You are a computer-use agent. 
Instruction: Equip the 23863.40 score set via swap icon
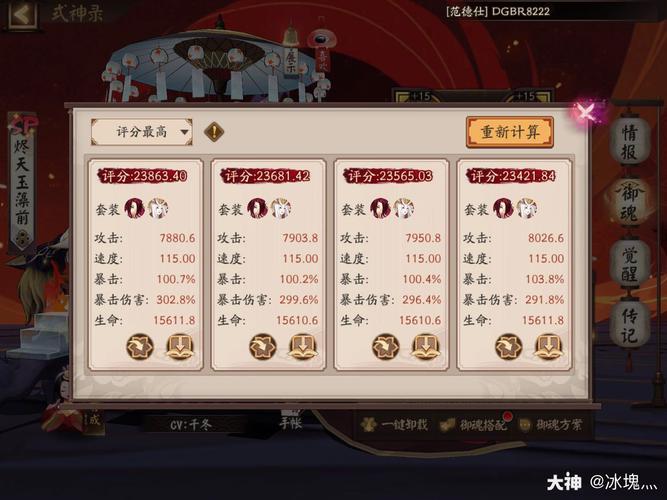pos(139,347)
